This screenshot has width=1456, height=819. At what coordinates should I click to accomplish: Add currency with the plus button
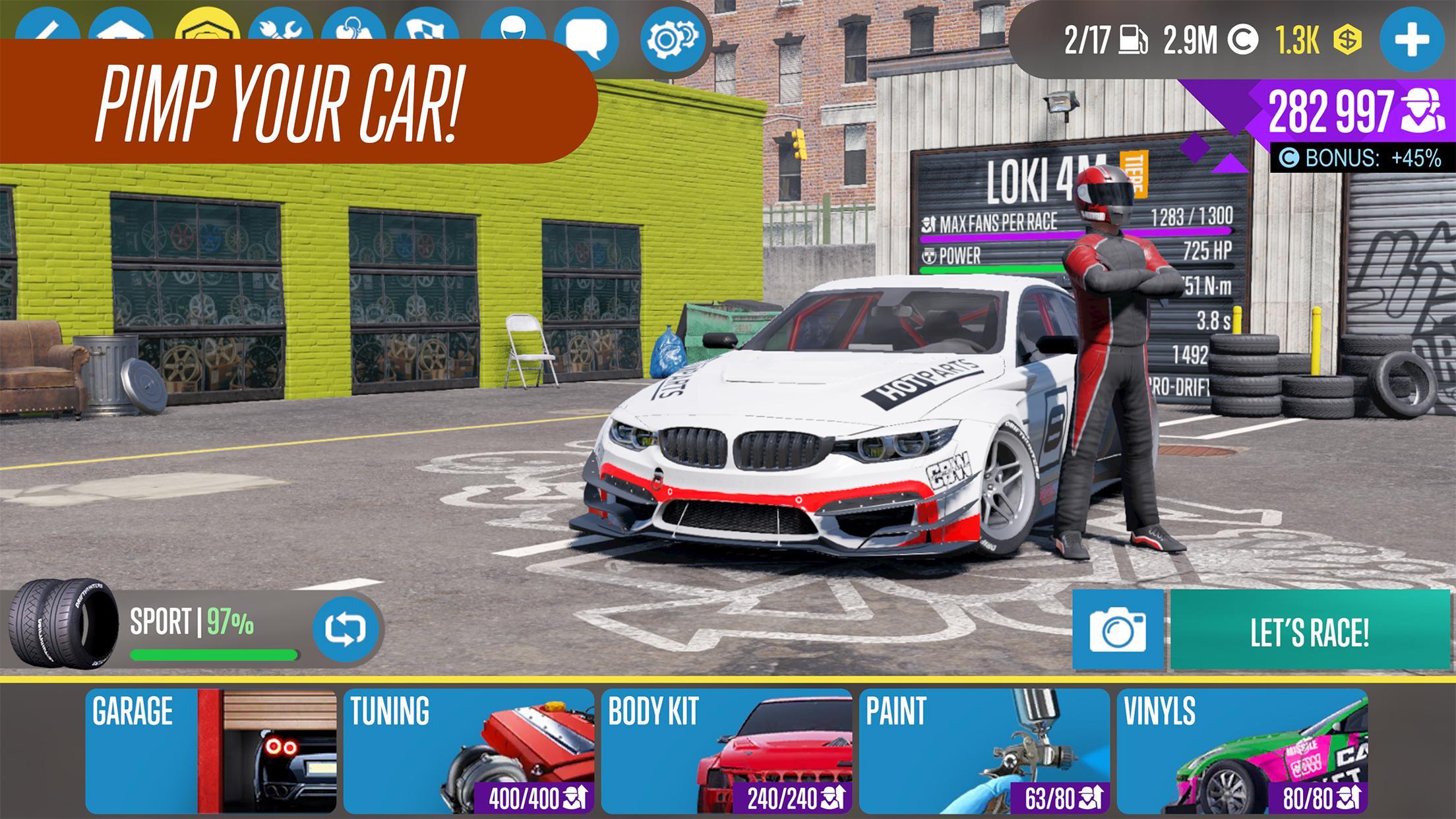point(1411,40)
